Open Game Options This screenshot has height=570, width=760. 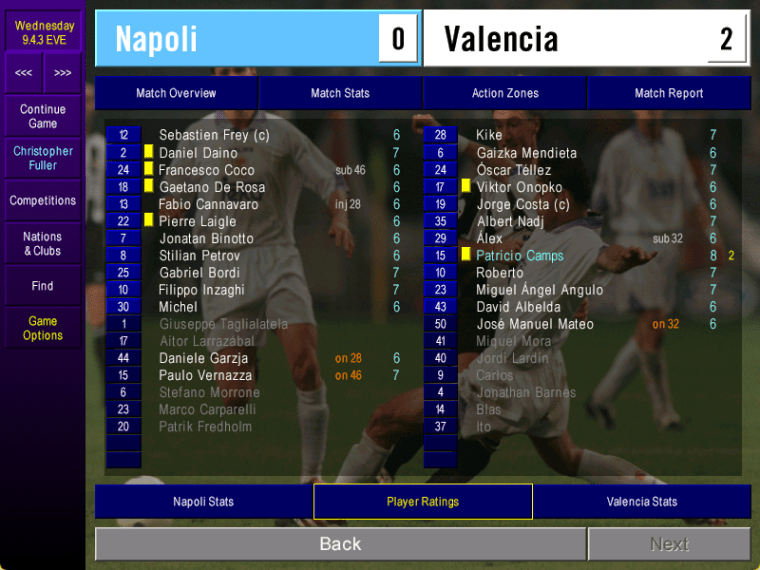43,328
